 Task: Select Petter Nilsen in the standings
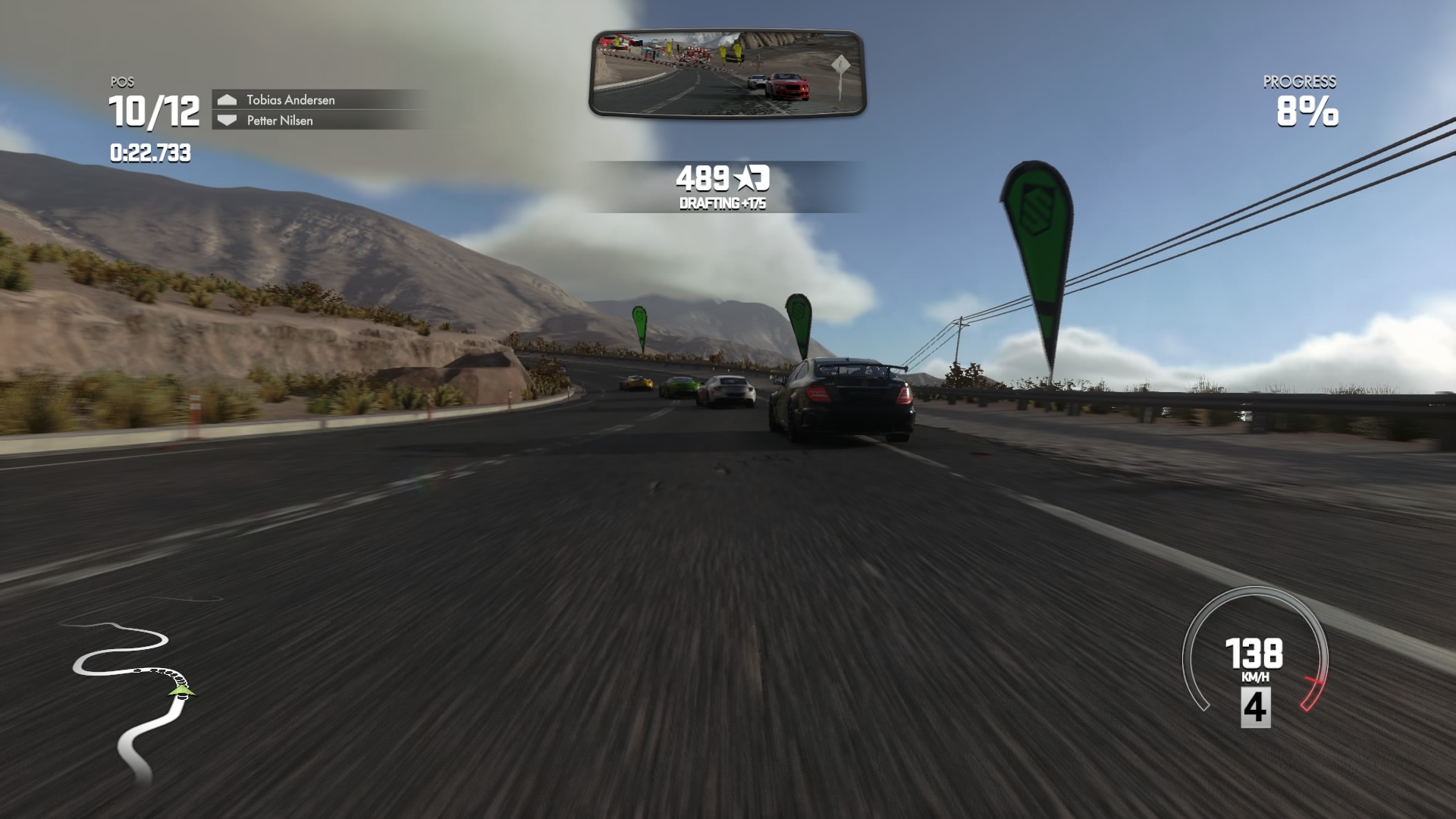point(280,121)
